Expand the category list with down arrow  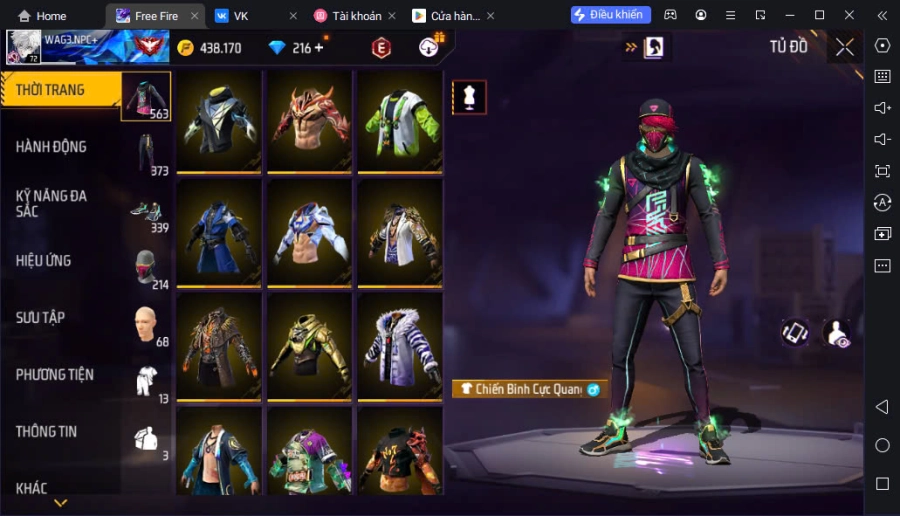(x=61, y=503)
